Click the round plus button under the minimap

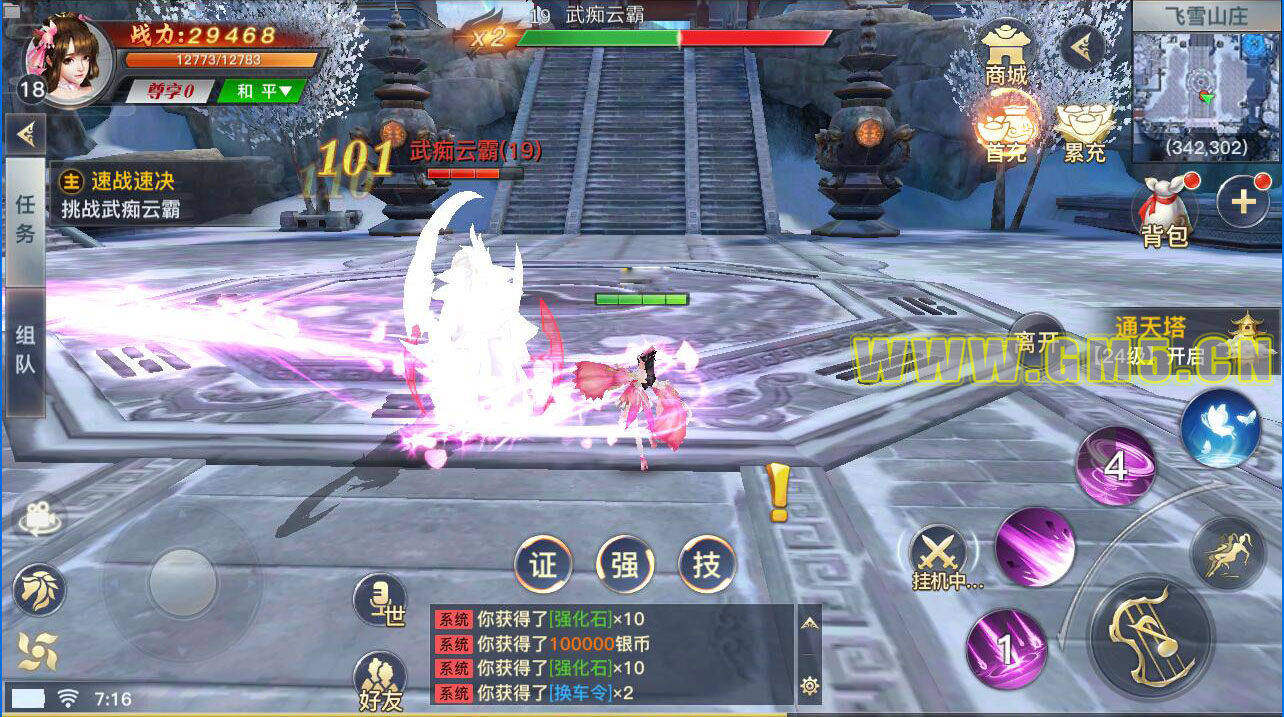point(1243,202)
